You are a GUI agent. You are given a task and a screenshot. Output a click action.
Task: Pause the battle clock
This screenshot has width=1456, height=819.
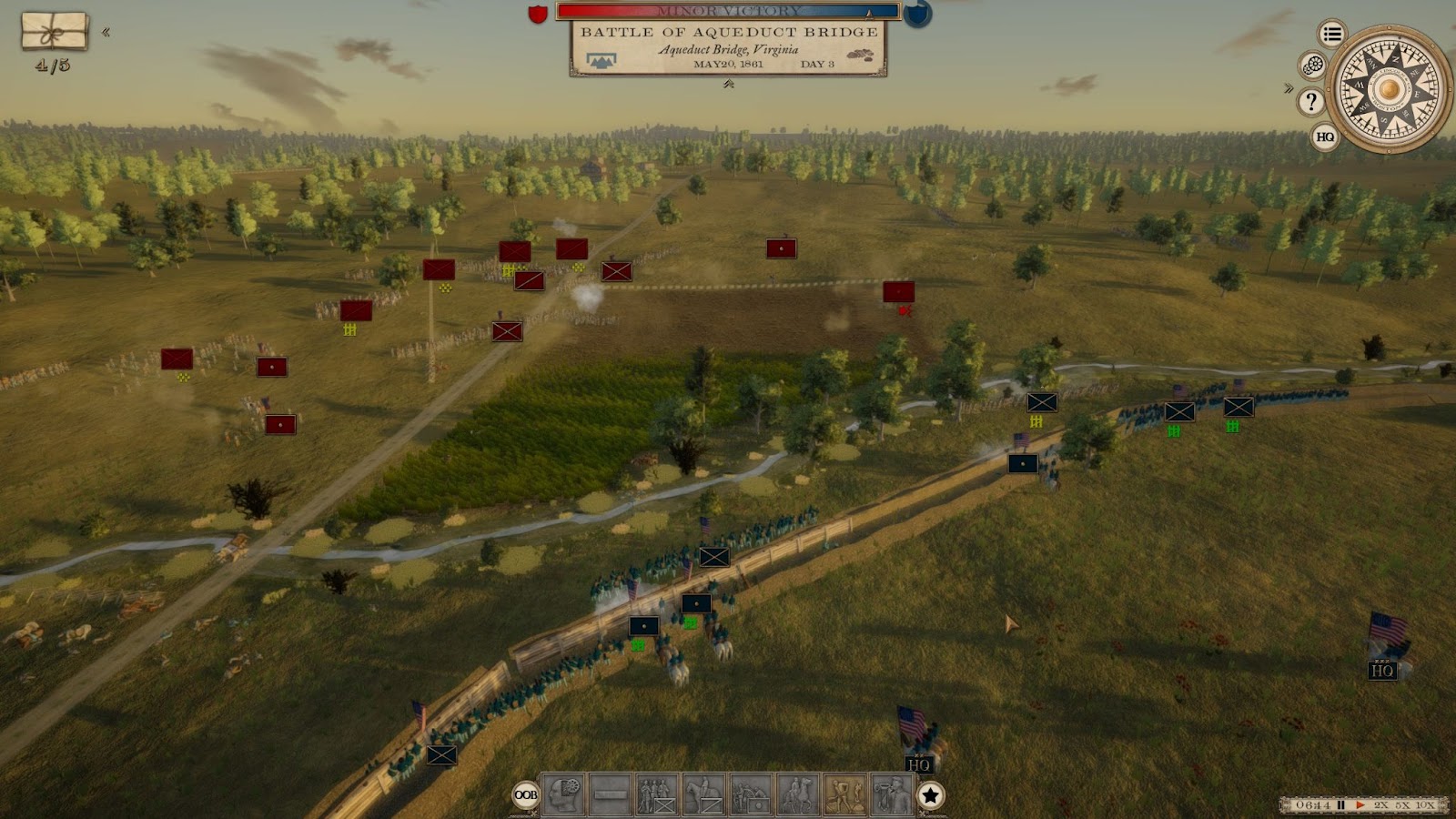pyautogui.click(x=1340, y=805)
